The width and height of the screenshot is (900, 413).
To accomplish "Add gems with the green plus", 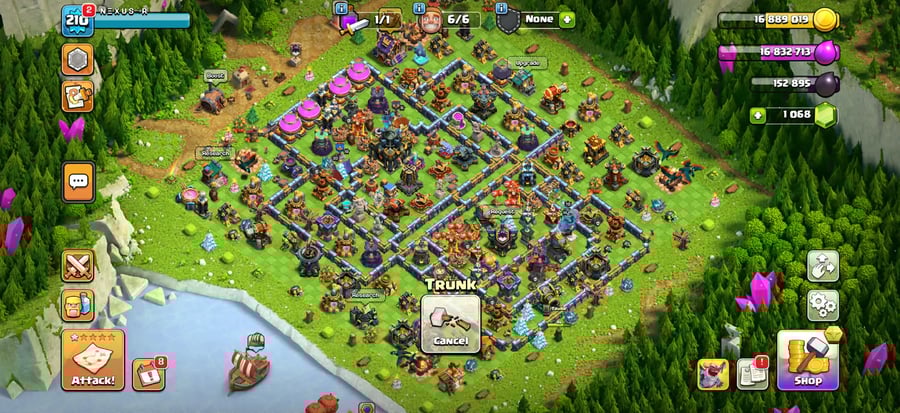I will 757,114.
